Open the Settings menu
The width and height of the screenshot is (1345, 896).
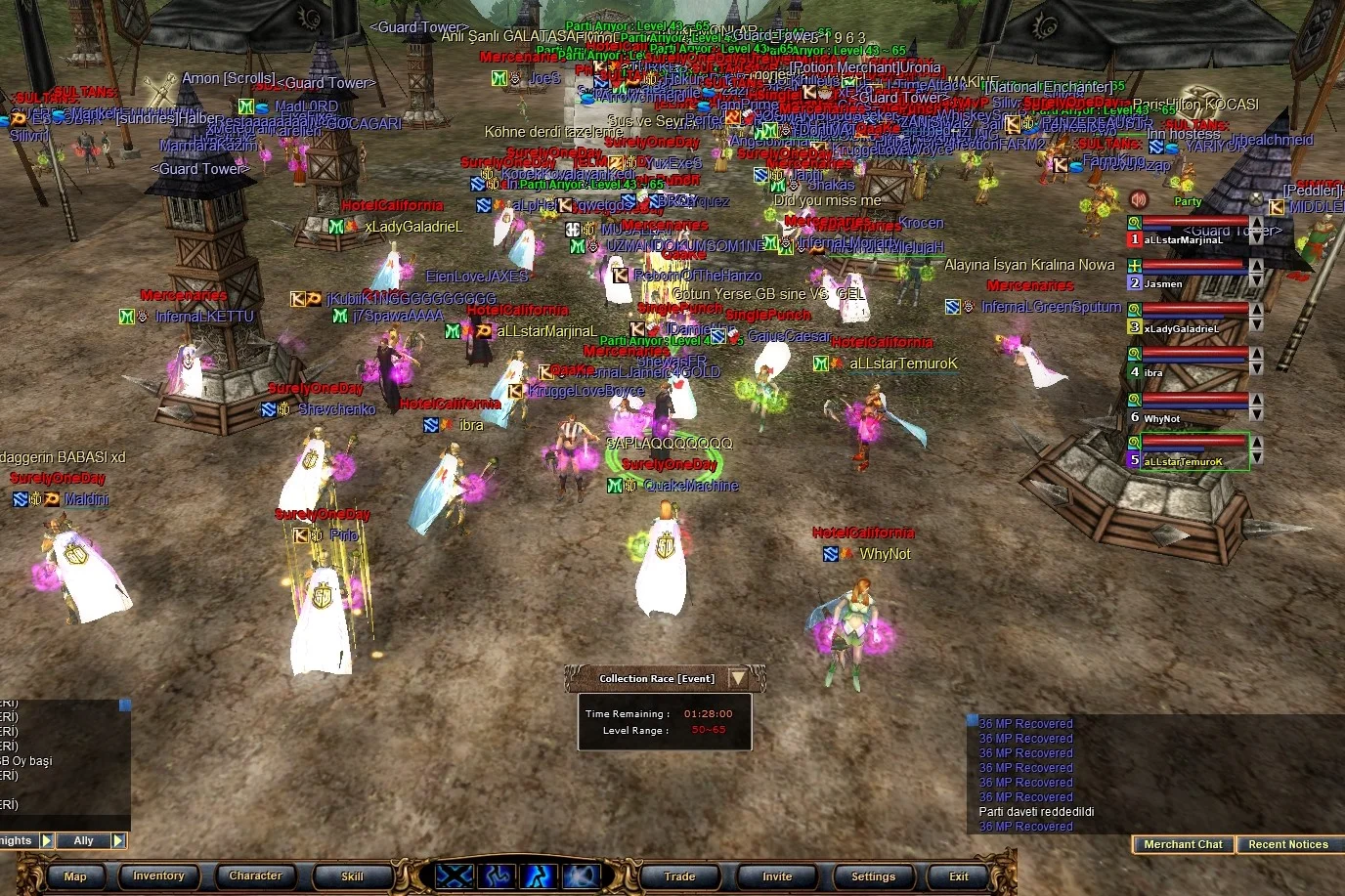pyautogui.click(x=873, y=876)
